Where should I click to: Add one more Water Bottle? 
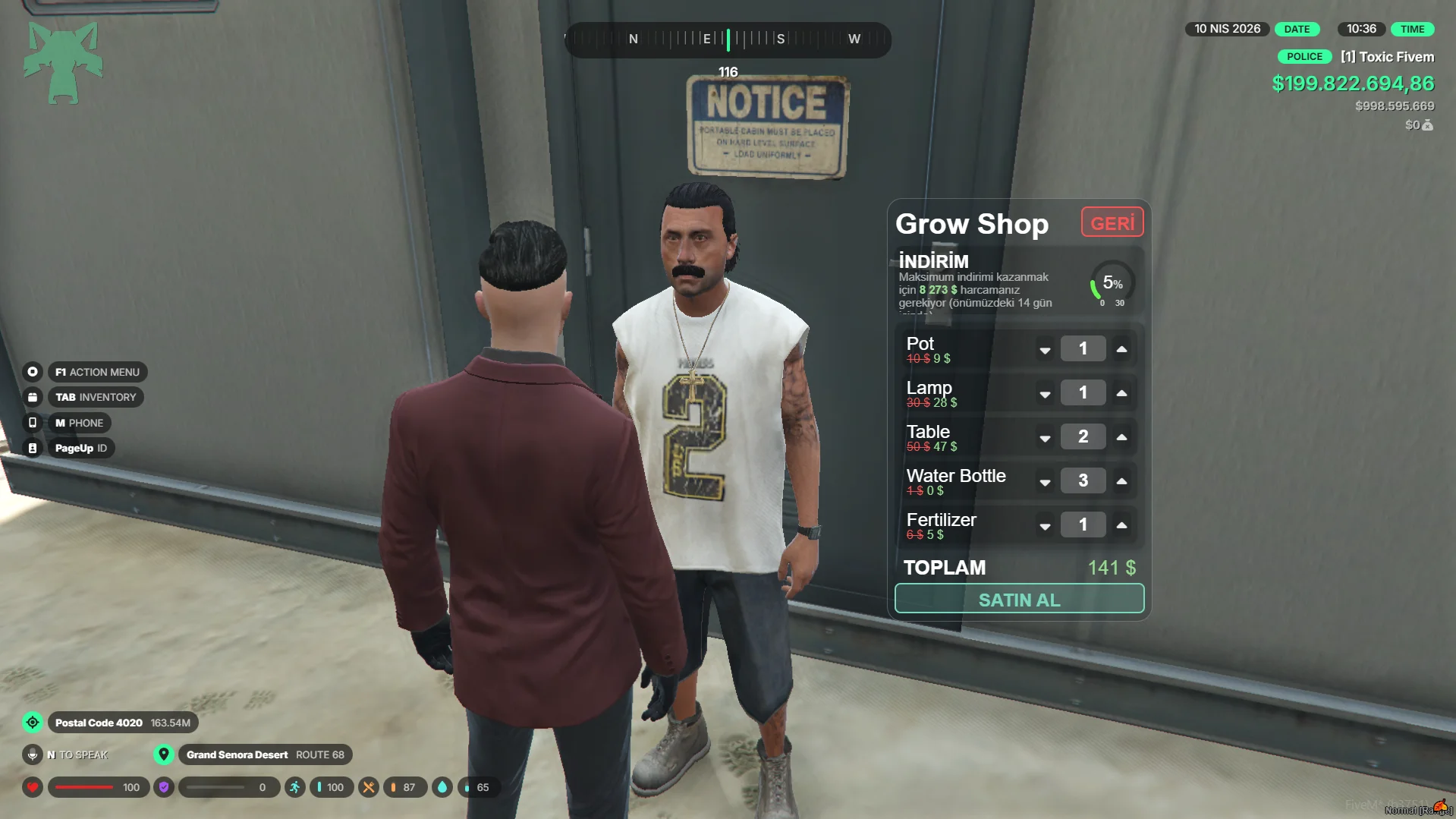pyautogui.click(x=1121, y=481)
